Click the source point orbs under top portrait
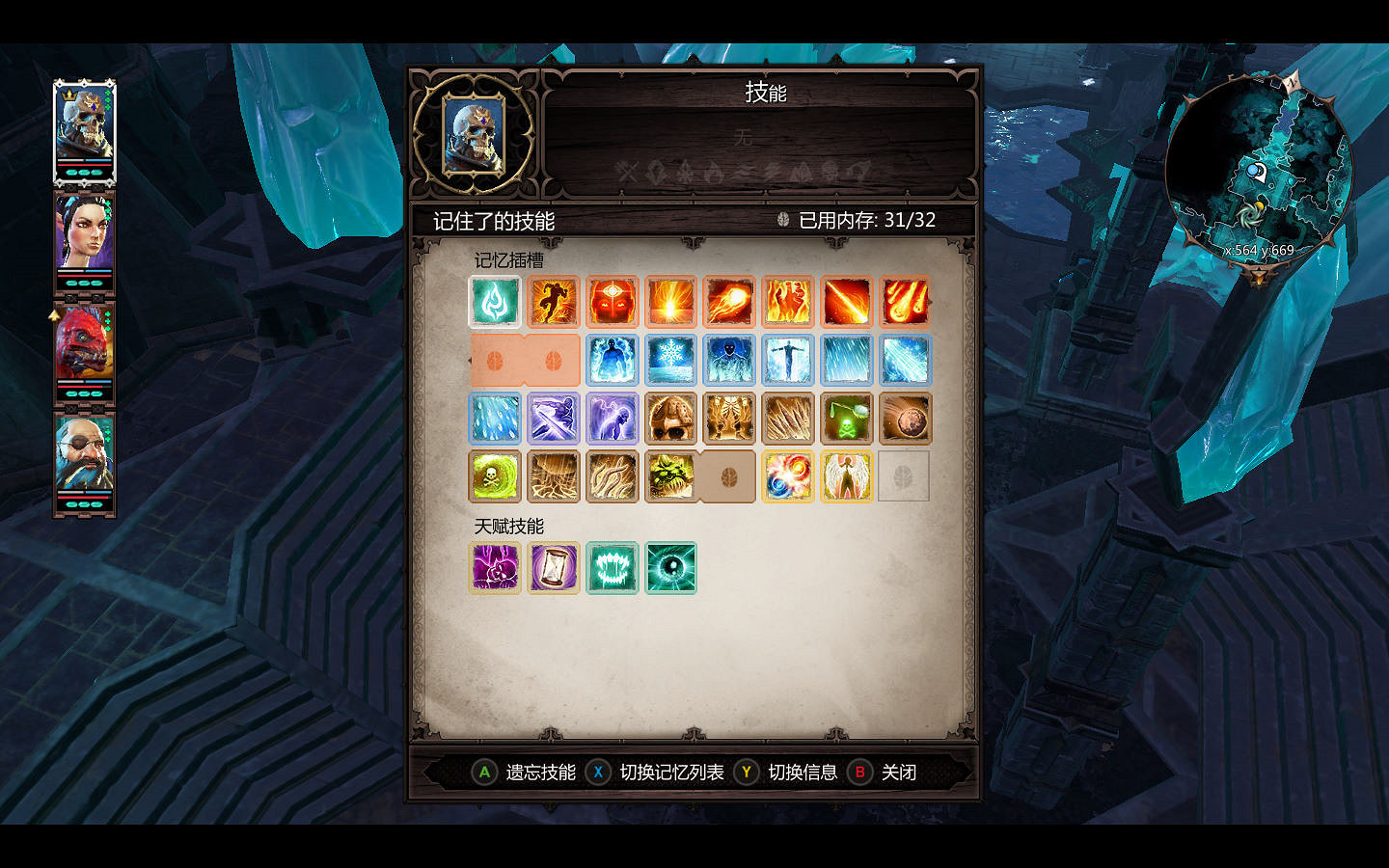Screen dimensions: 1389x868 84,174
